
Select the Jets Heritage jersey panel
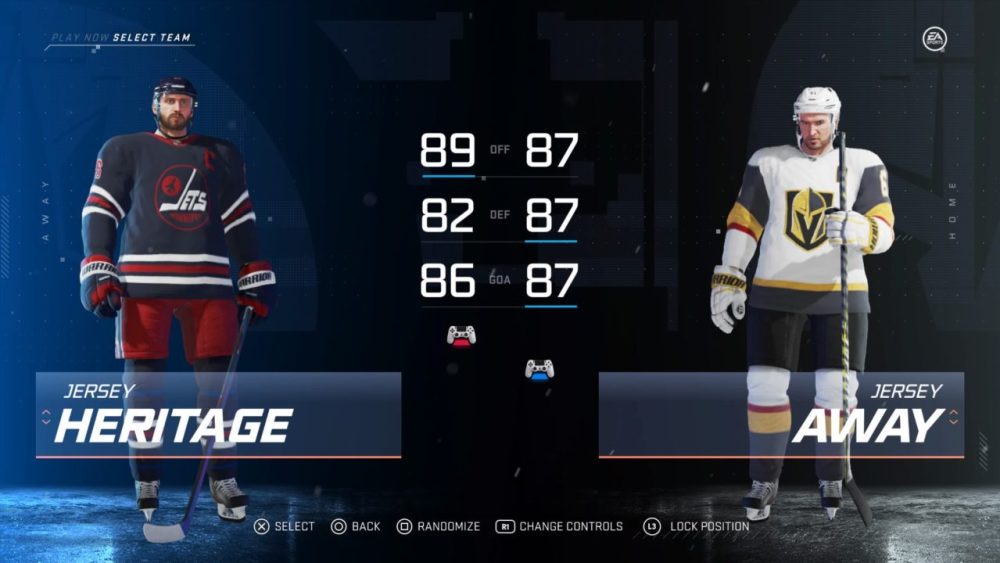[x=218, y=415]
